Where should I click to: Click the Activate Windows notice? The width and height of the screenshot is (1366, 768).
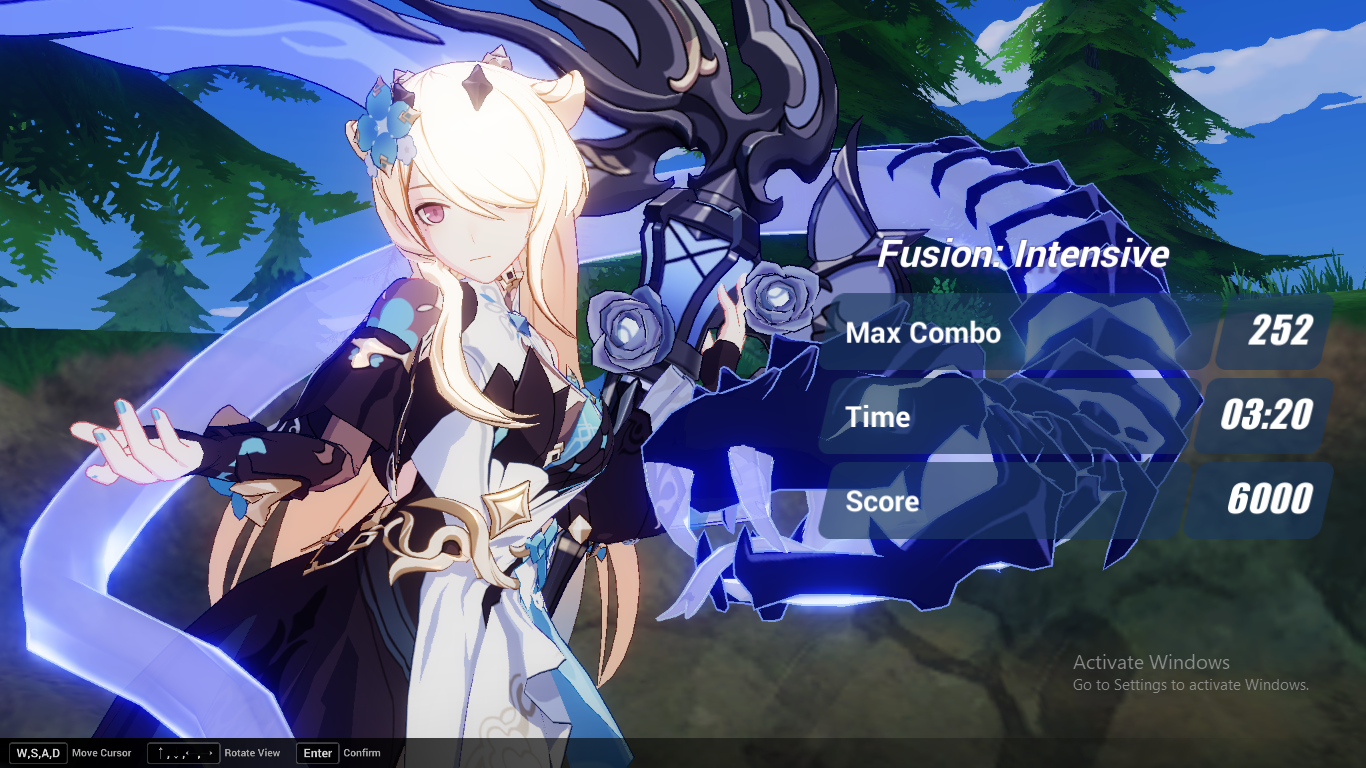[1151, 663]
